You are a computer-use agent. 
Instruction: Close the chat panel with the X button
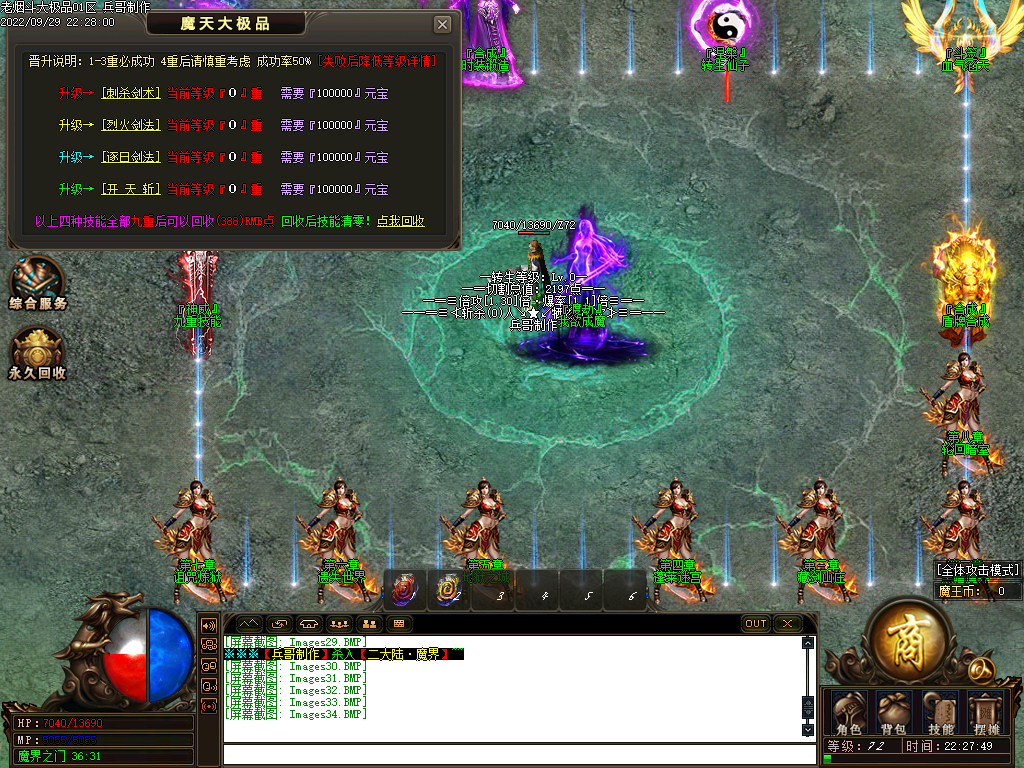tap(787, 624)
